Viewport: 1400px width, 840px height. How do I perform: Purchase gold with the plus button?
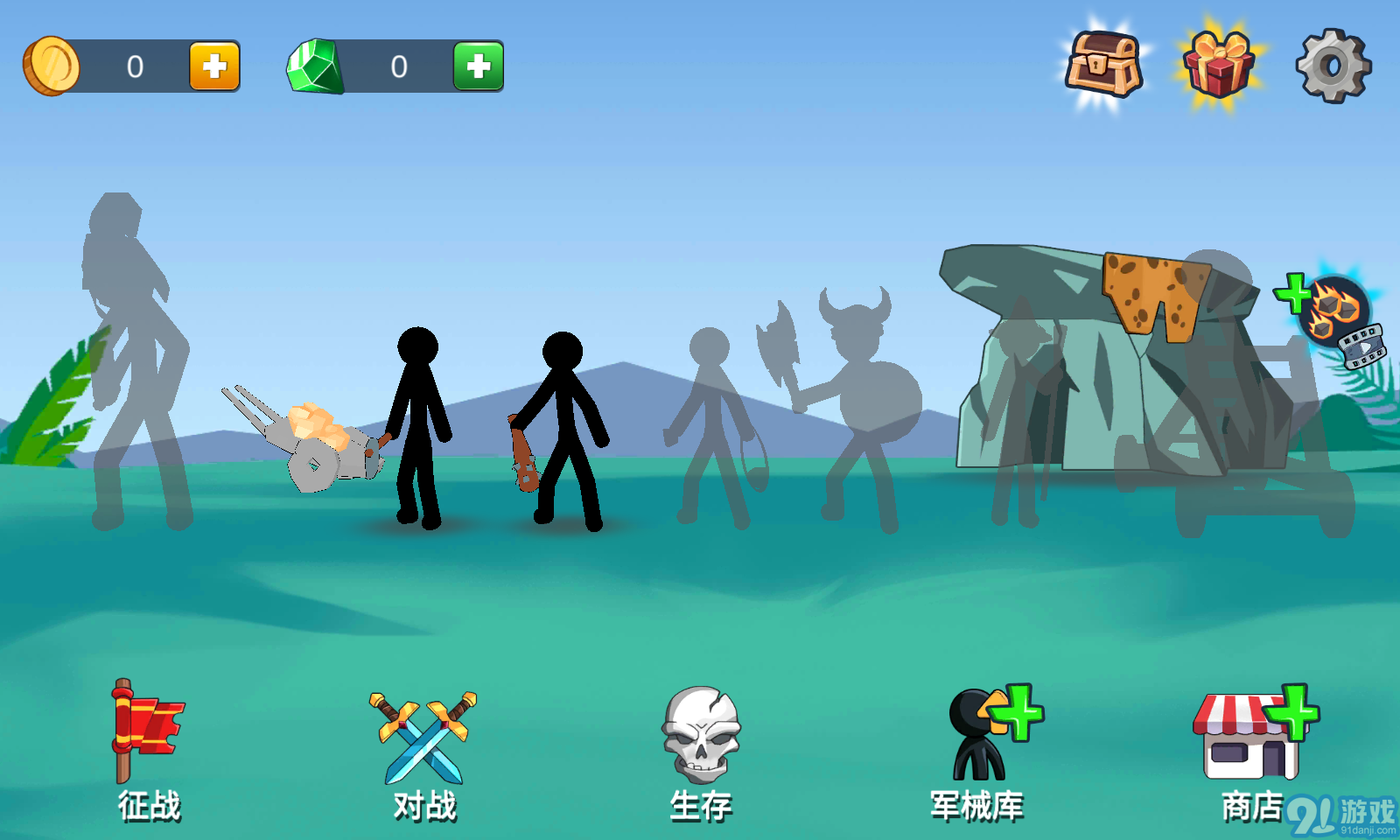(x=213, y=65)
